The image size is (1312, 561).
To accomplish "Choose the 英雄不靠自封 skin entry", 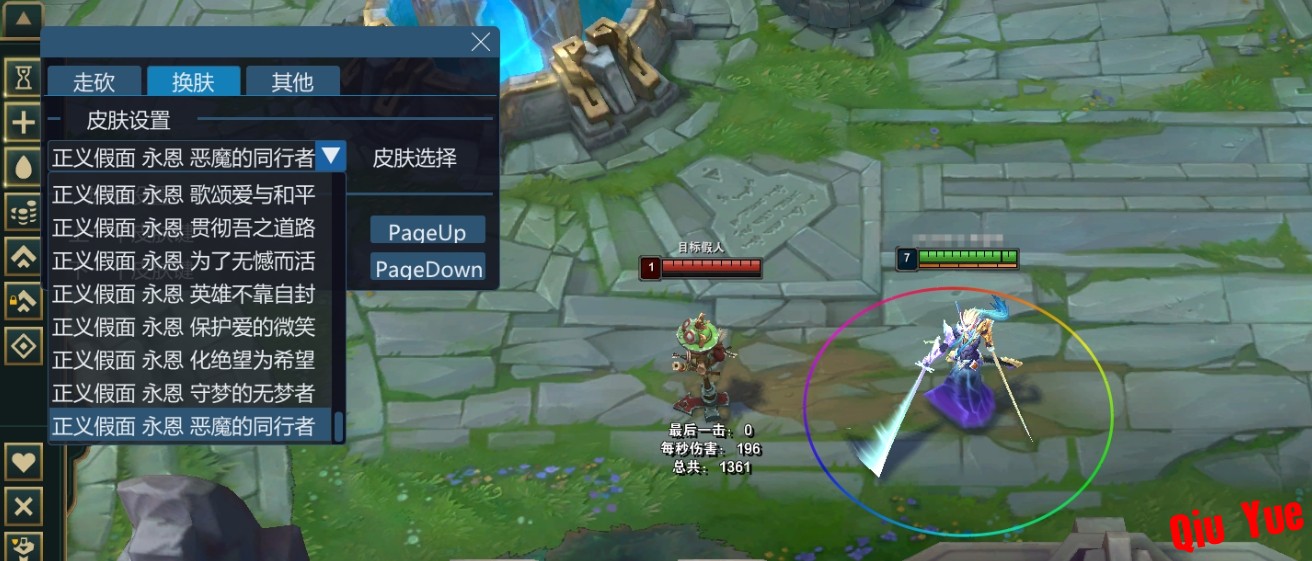I will pyautogui.click(x=184, y=294).
